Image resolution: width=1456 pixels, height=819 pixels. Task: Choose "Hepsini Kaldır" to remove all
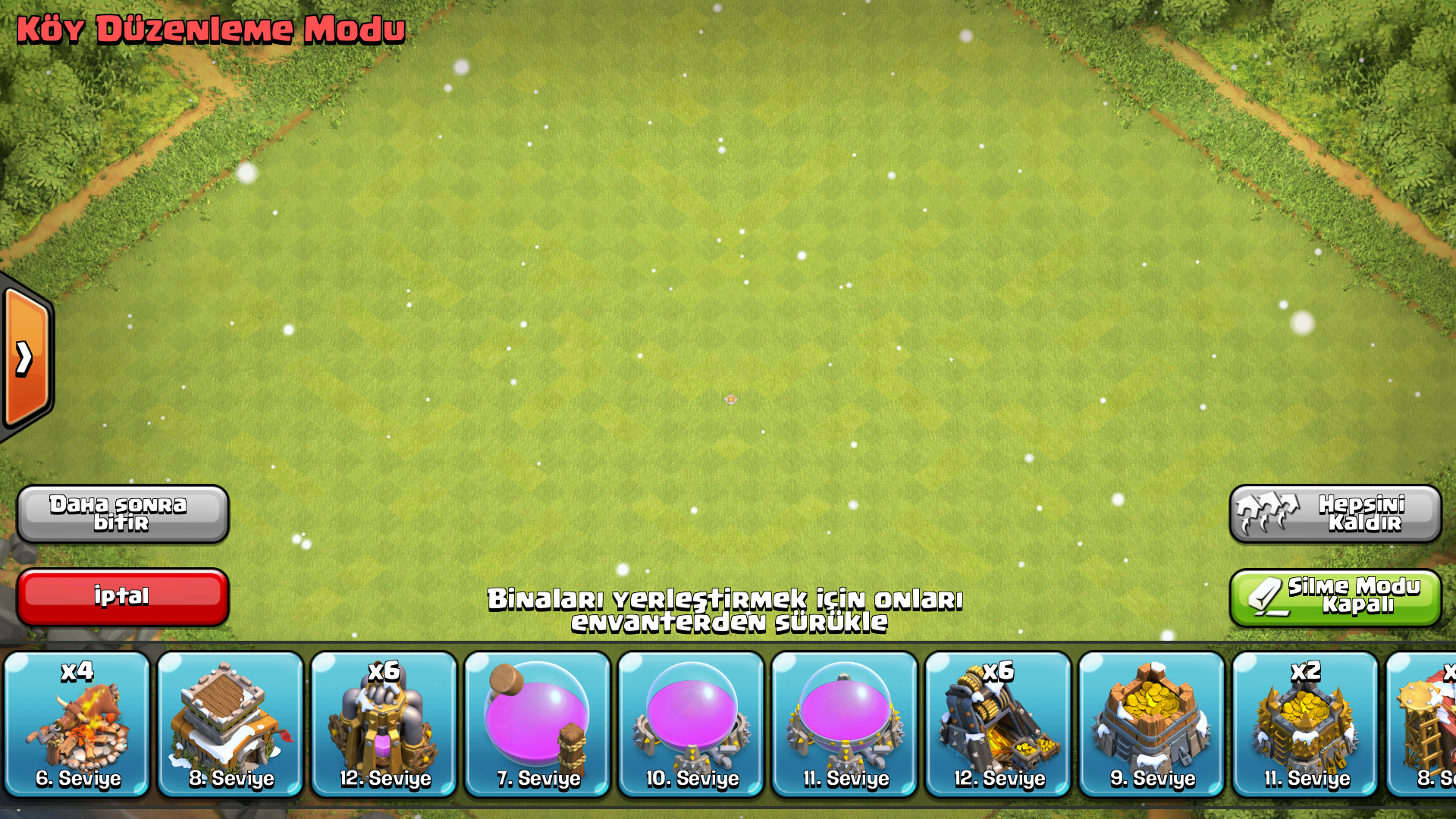pyautogui.click(x=1335, y=513)
